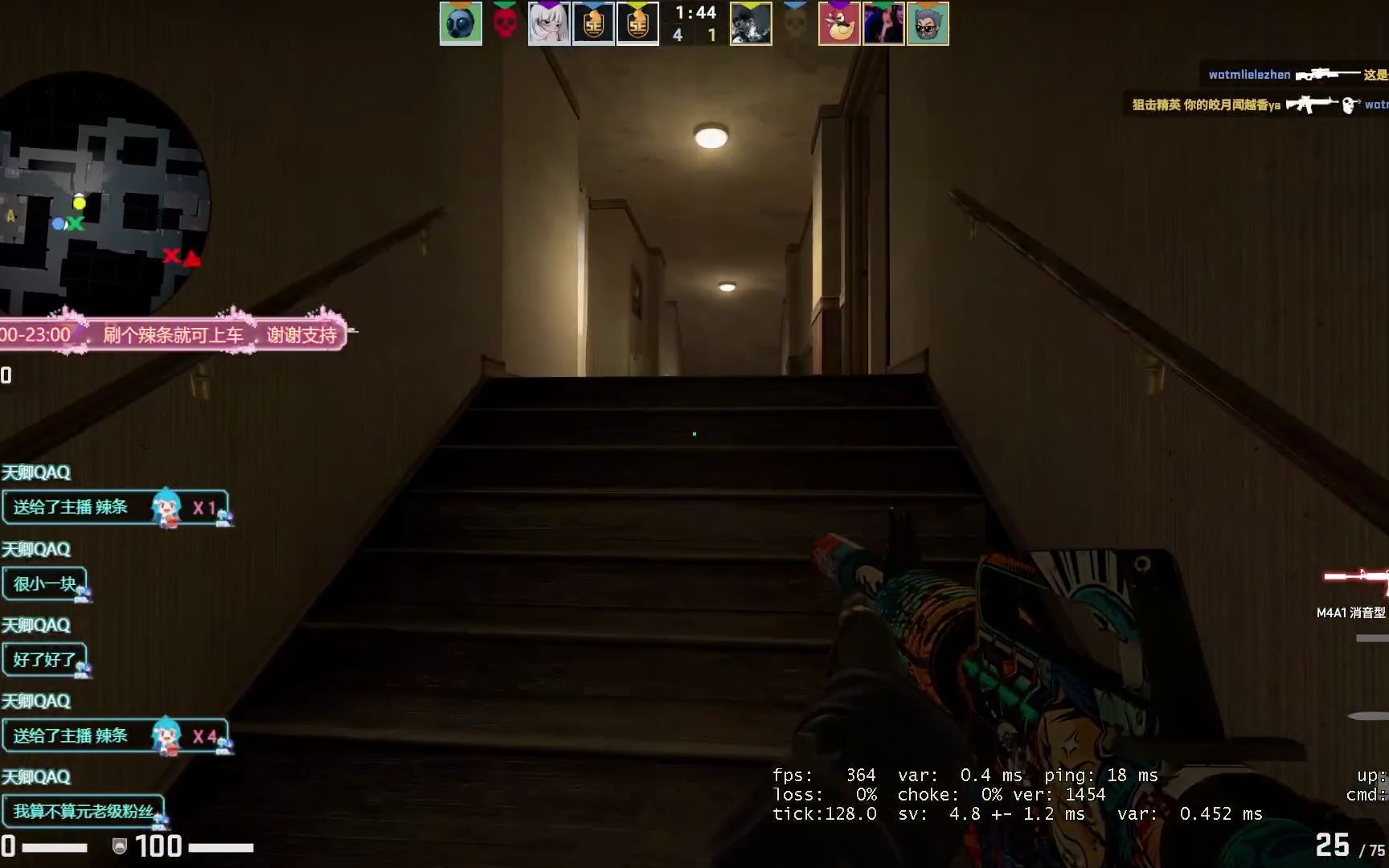Select the duck with knife player avatar
The width and height of the screenshot is (1389, 868).
[x=839, y=23]
